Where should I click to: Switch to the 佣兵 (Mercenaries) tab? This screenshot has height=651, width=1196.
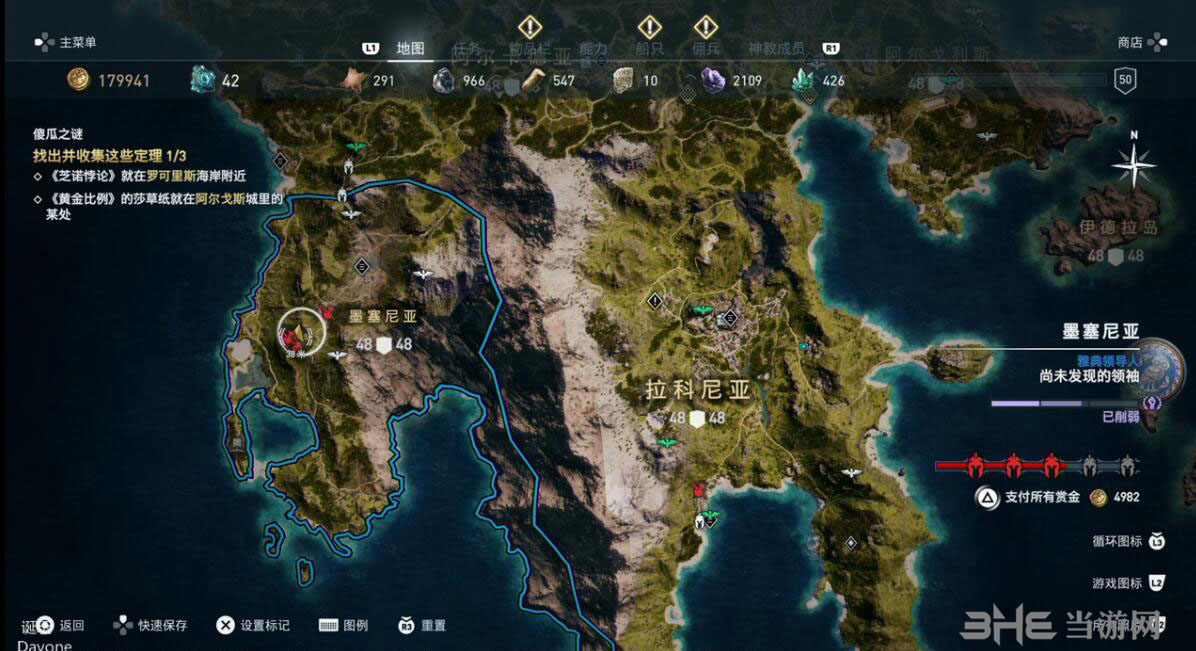[x=706, y=48]
